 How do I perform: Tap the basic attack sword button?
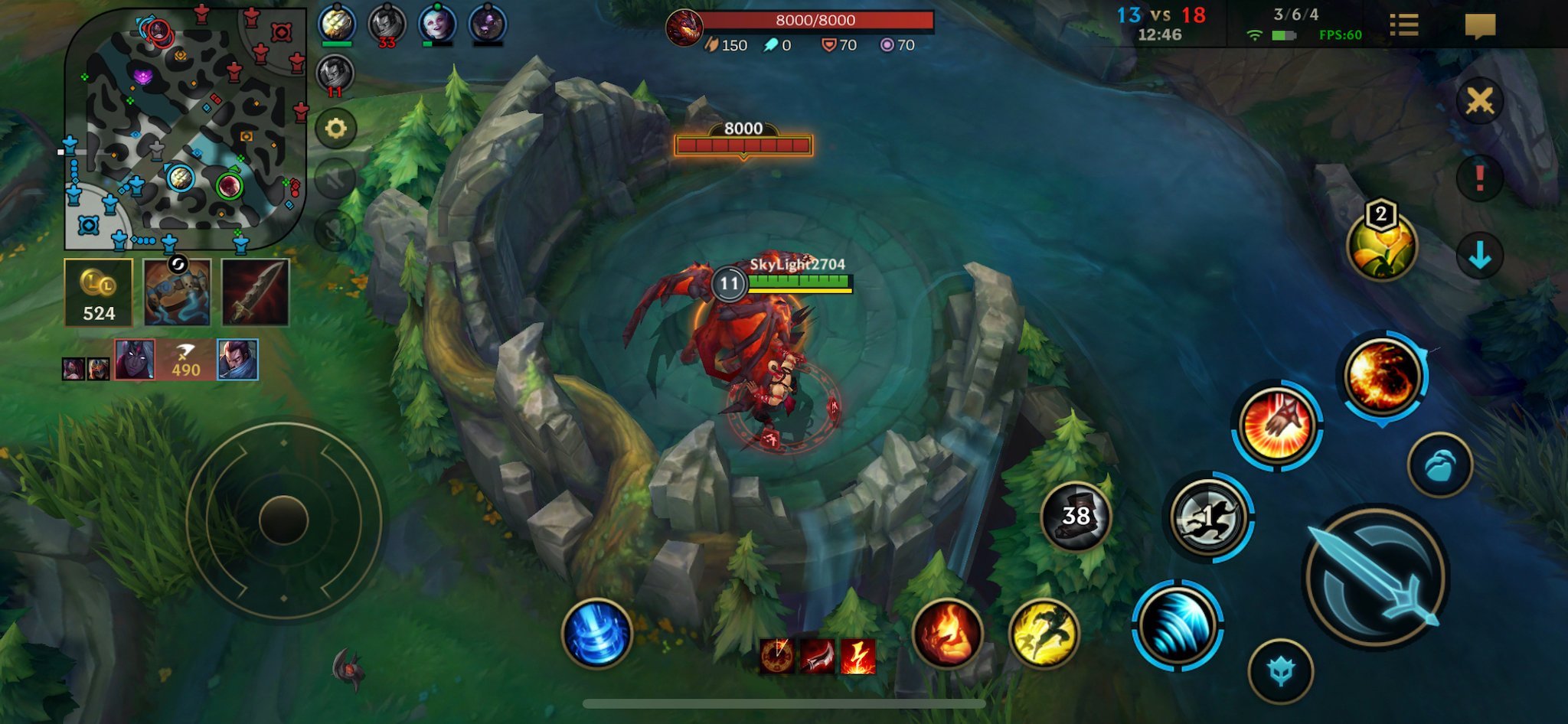[1375, 577]
